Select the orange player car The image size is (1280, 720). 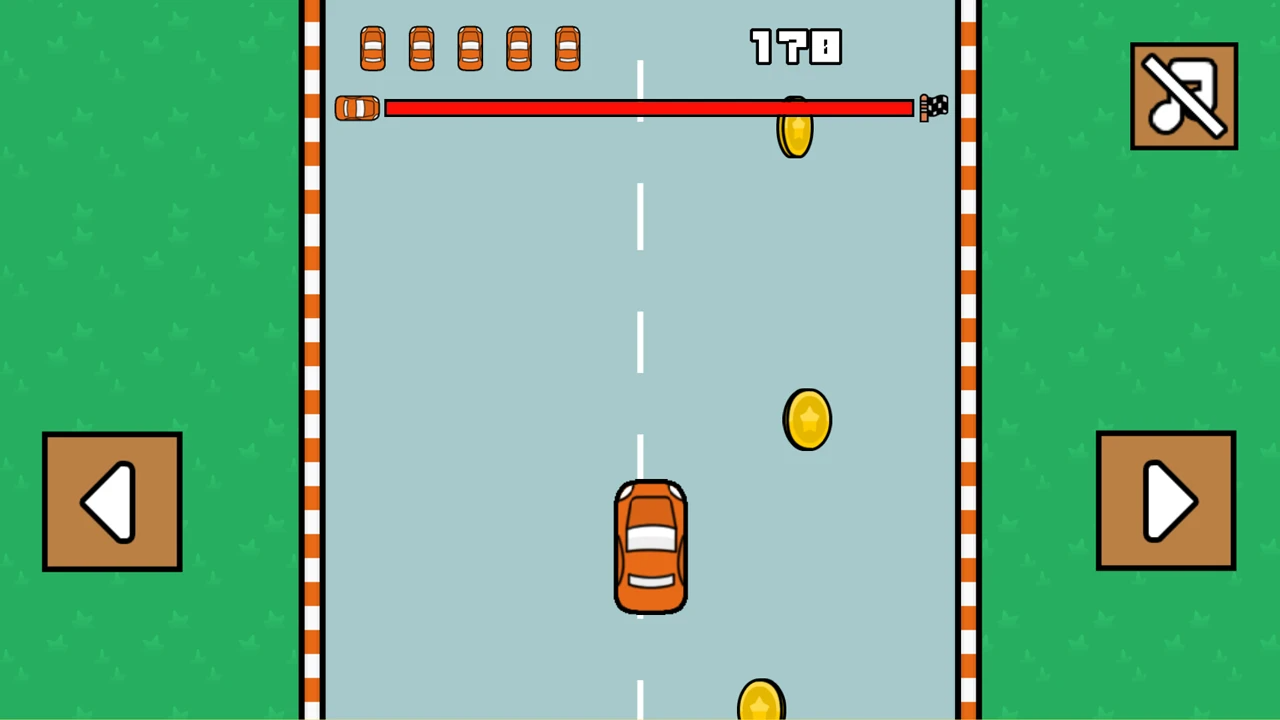tap(651, 546)
